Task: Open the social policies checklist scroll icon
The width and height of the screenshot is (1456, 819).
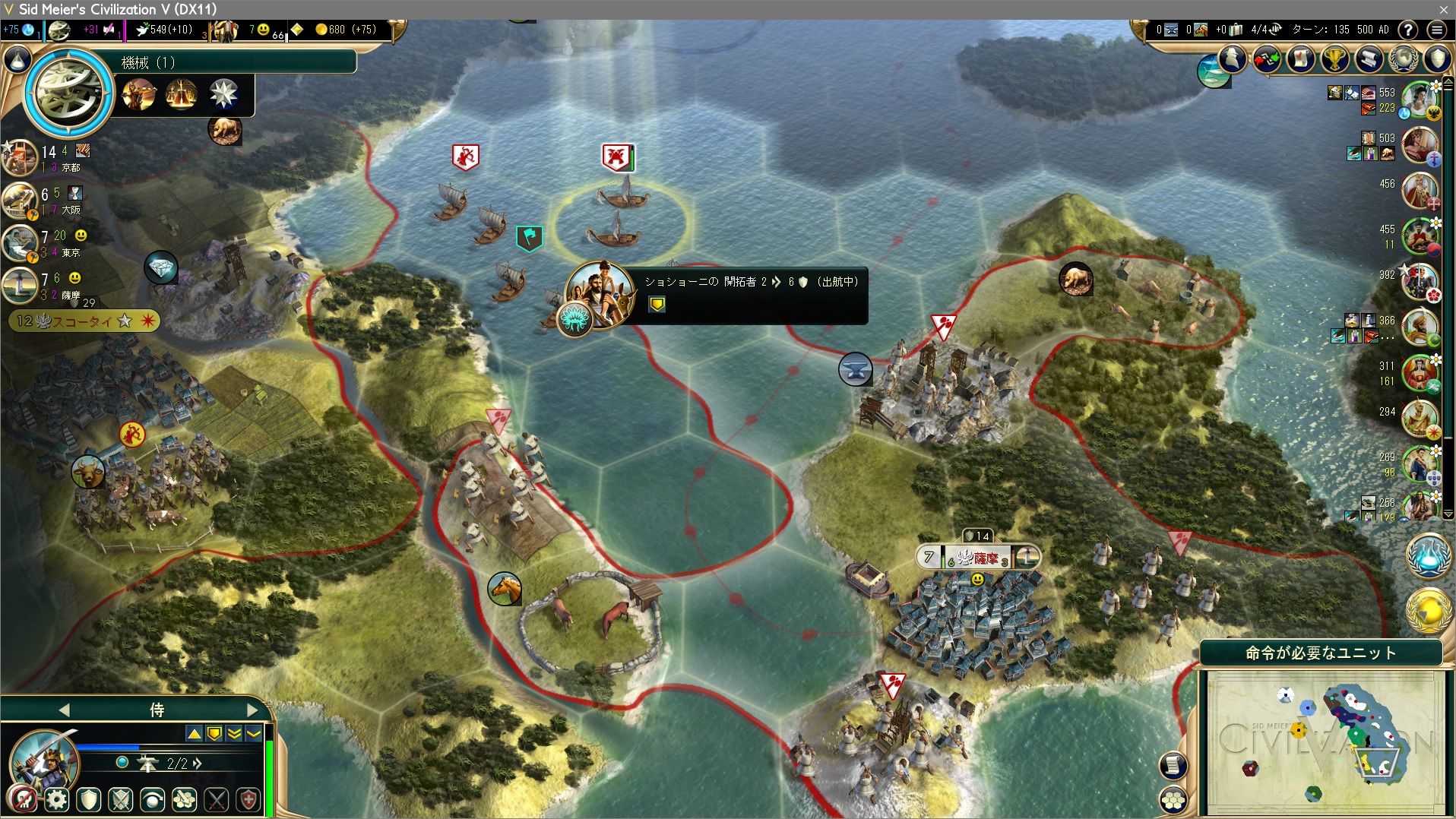Action: [1300, 58]
